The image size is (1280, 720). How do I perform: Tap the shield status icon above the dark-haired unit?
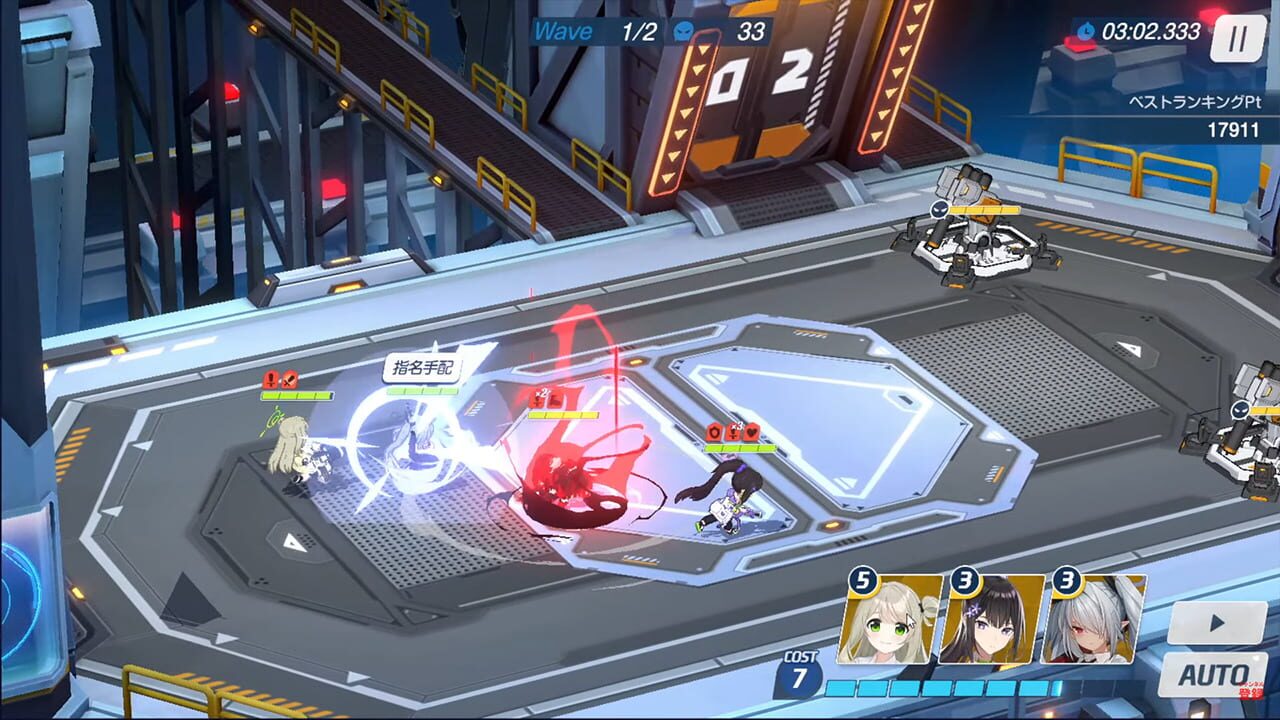[715, 430]
